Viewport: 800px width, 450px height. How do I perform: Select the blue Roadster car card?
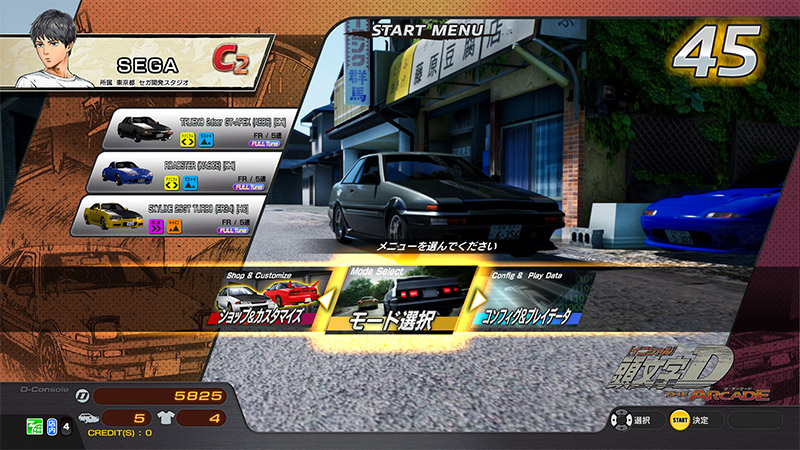(x=173, y=173)
